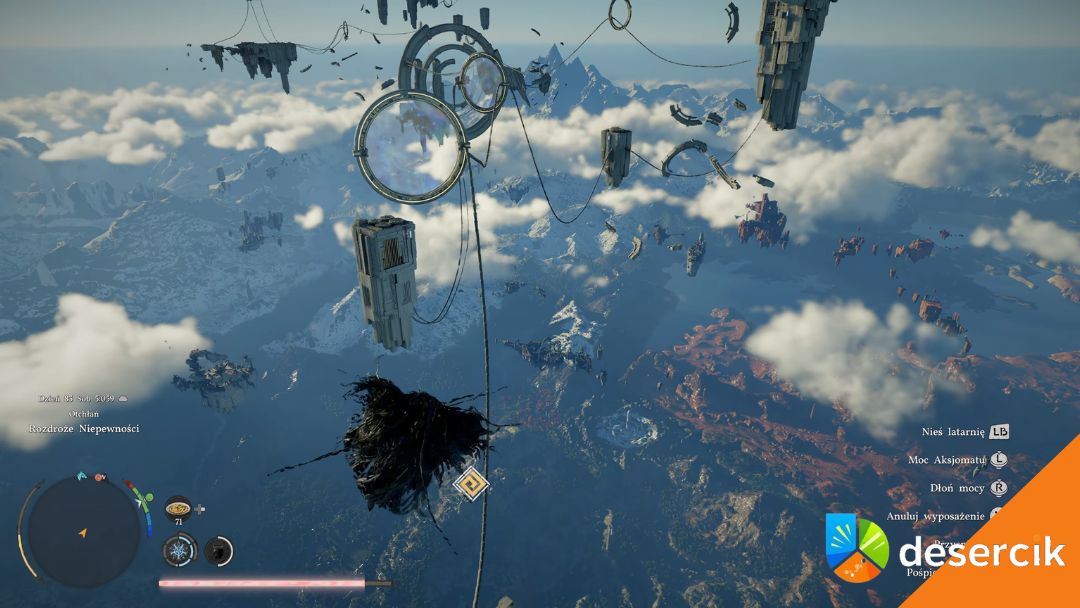
Task: Select the food bowl quick item
Action: coord(177,508)
